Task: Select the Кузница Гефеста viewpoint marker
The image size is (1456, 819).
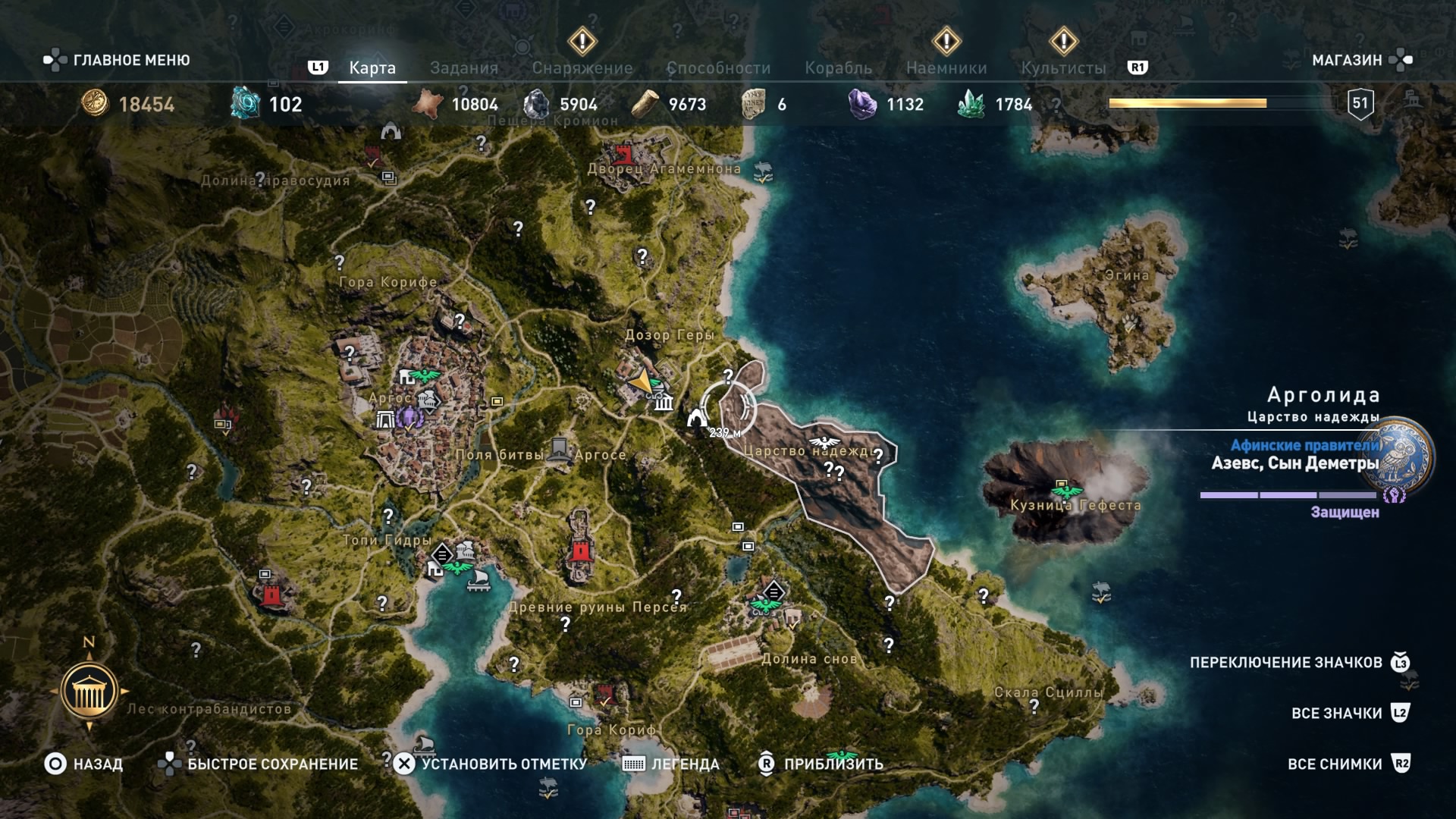Action: pos(1066,490)
